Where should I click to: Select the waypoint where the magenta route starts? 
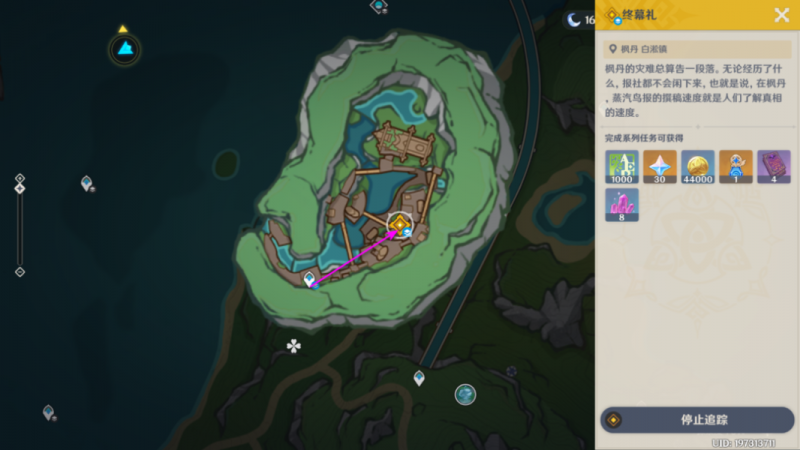coord(310,280)
